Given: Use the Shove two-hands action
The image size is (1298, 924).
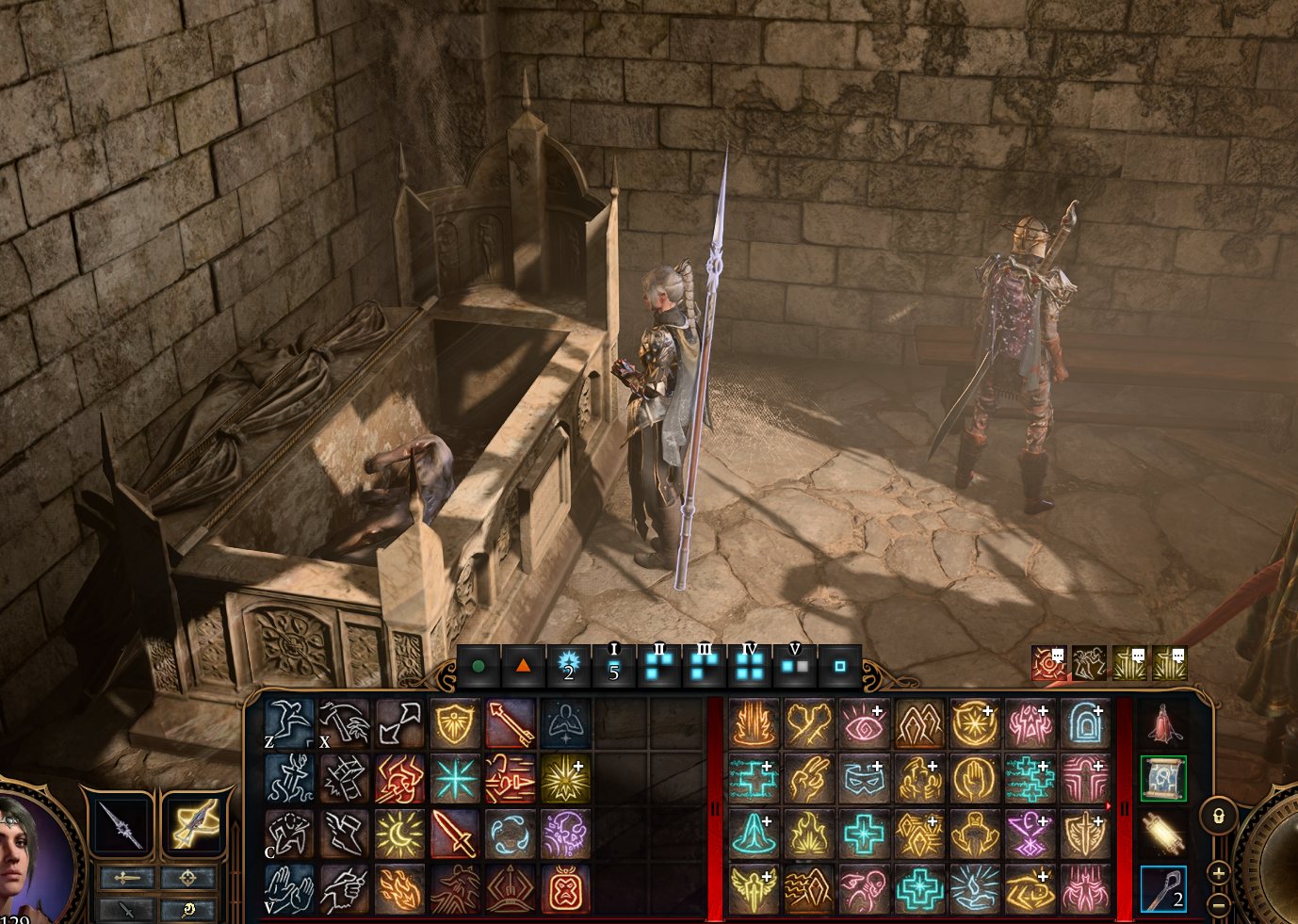Looking at the screenshot, I should click(289, 889).
